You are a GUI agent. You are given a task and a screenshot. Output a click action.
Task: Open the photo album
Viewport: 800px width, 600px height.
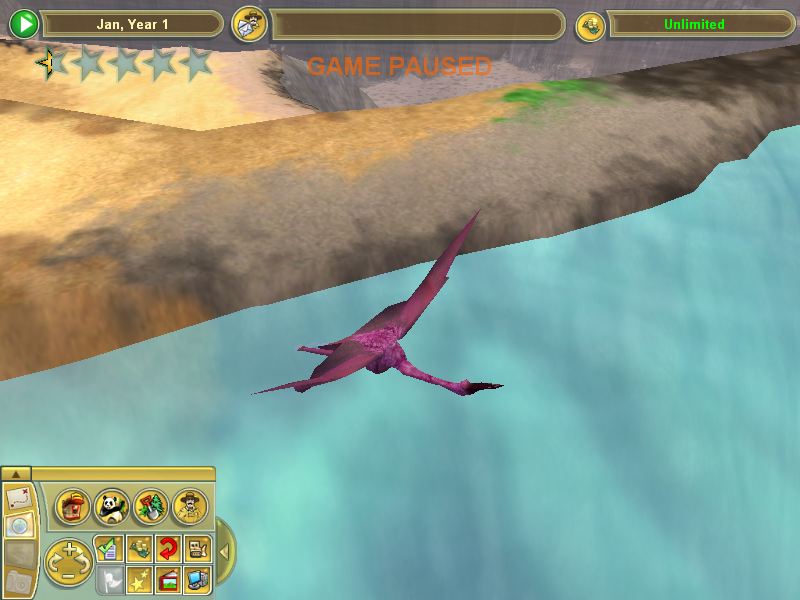pyautogui.click(x=168, y=579)
